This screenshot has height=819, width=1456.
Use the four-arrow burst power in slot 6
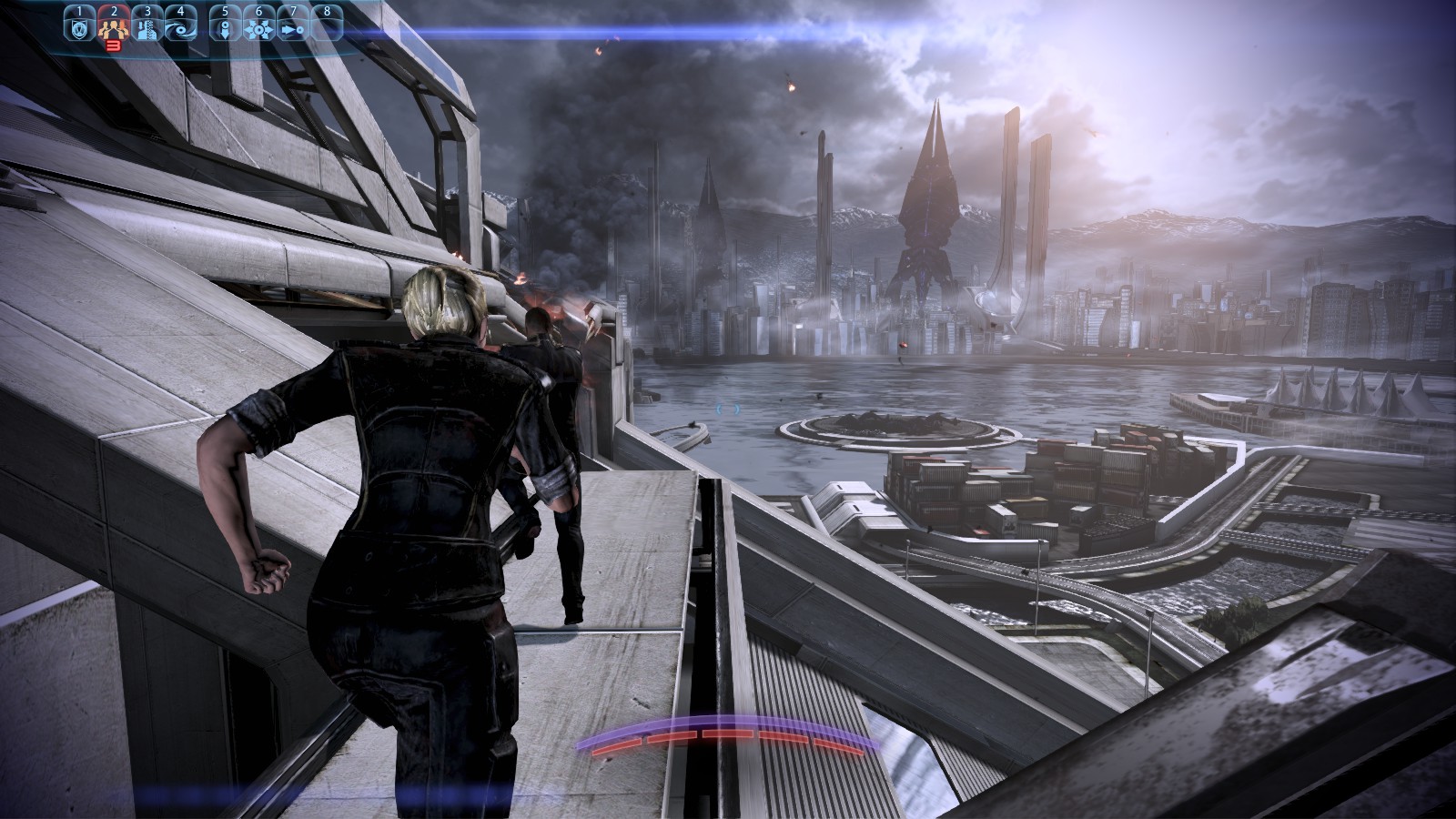coord(258,28)
